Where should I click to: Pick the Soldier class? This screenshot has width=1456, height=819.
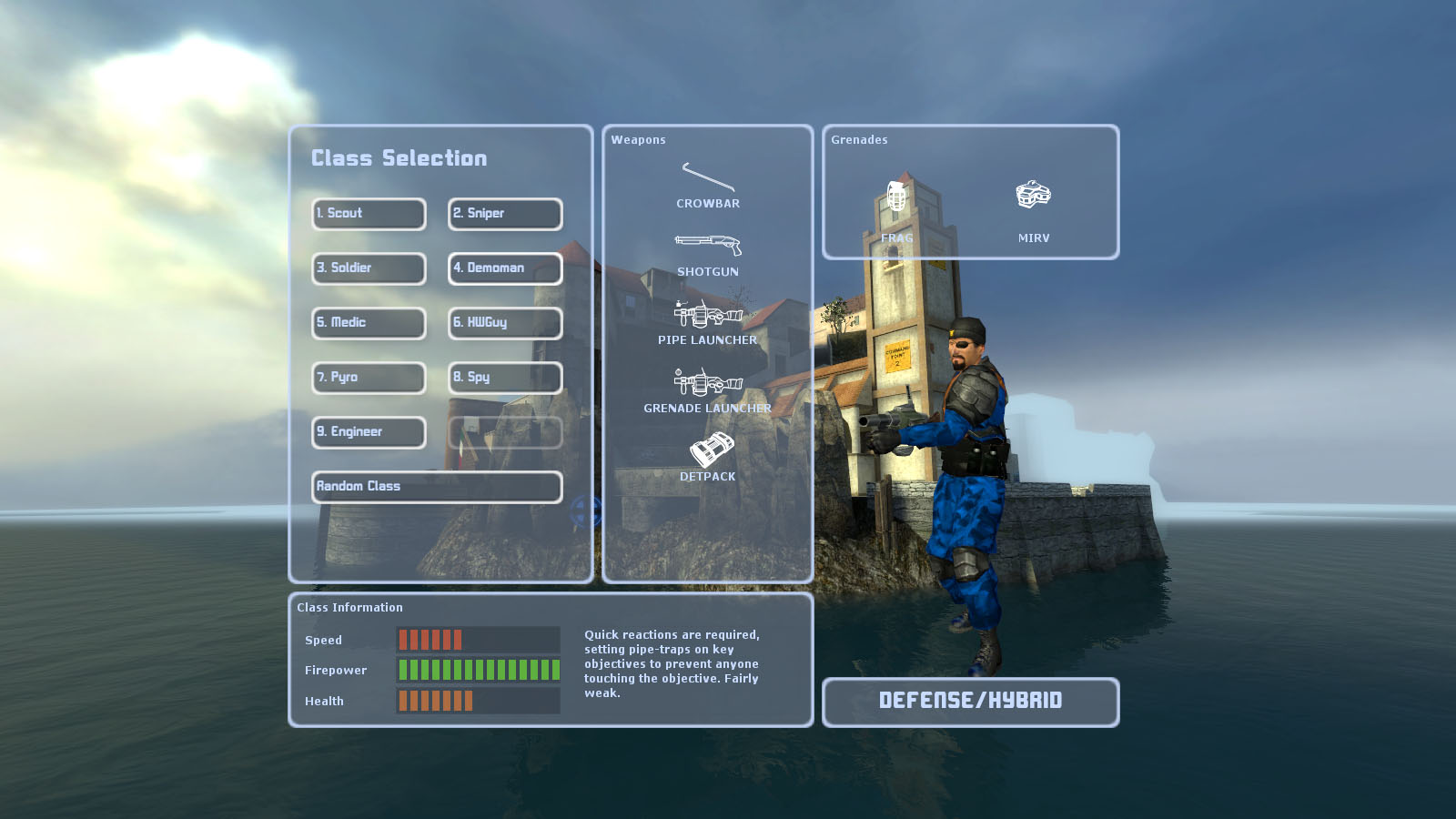click(369, 268)
